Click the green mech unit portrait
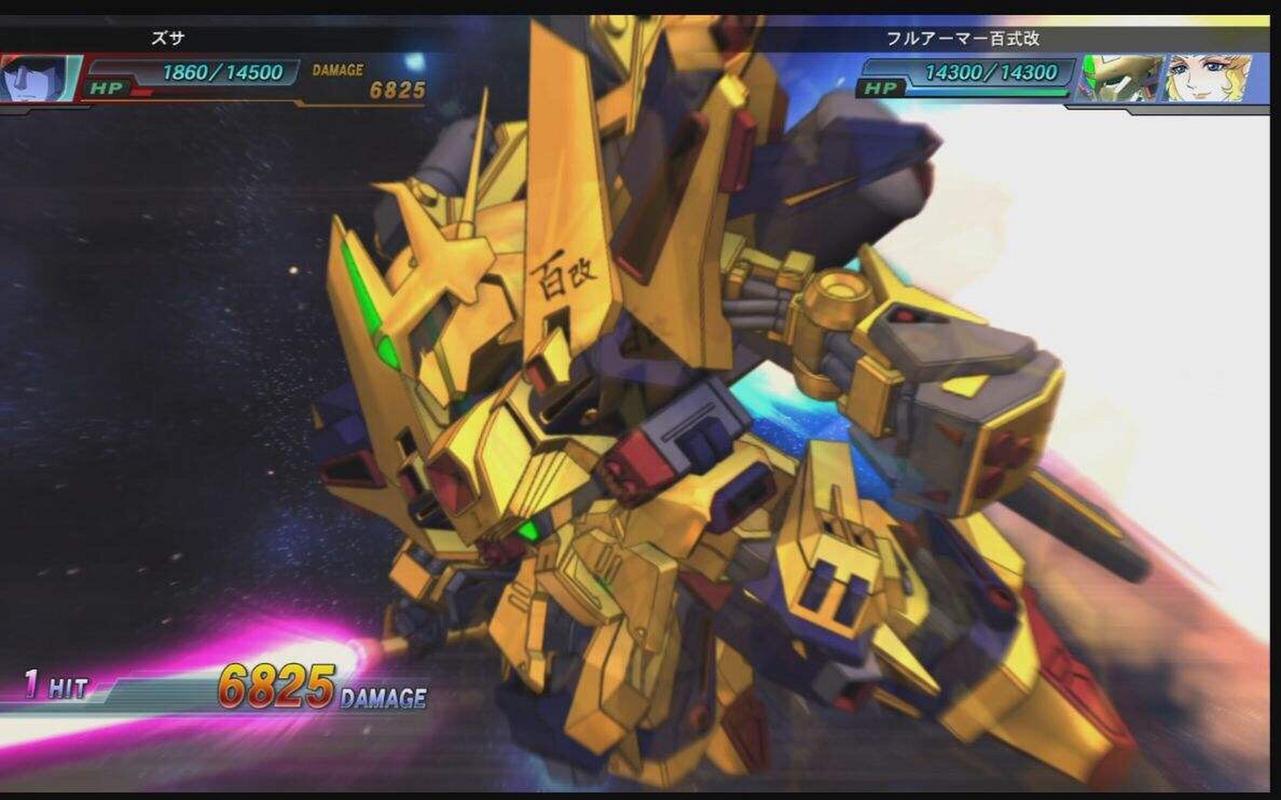Screen dimensions: 1281x800 (1122, 78)
